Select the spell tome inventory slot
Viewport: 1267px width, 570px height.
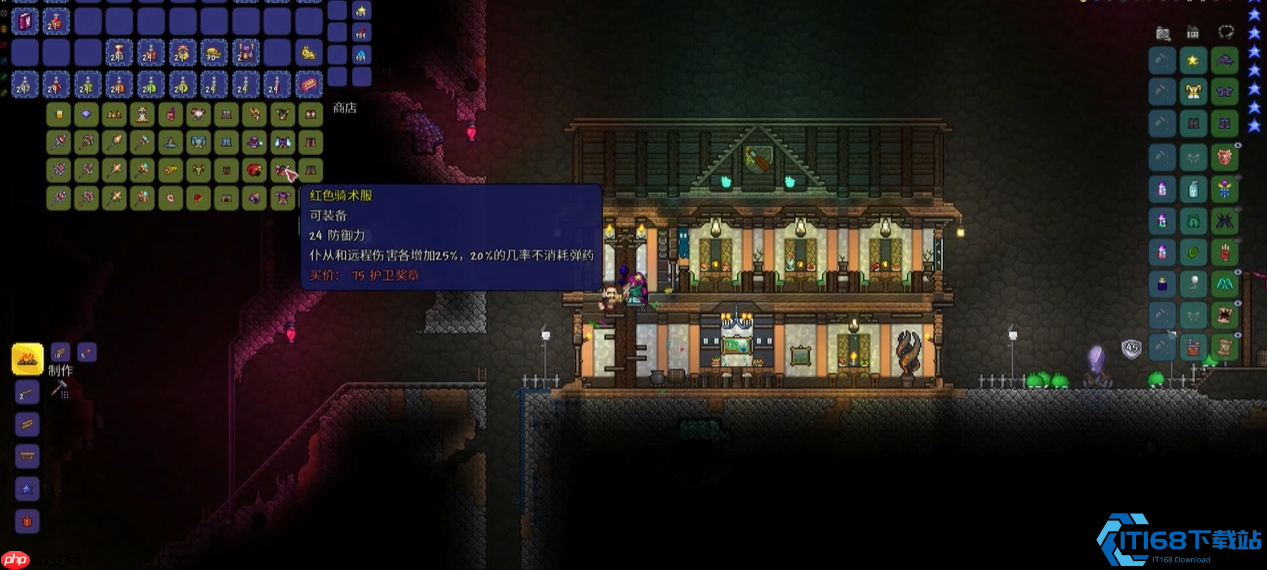[26, 20]
